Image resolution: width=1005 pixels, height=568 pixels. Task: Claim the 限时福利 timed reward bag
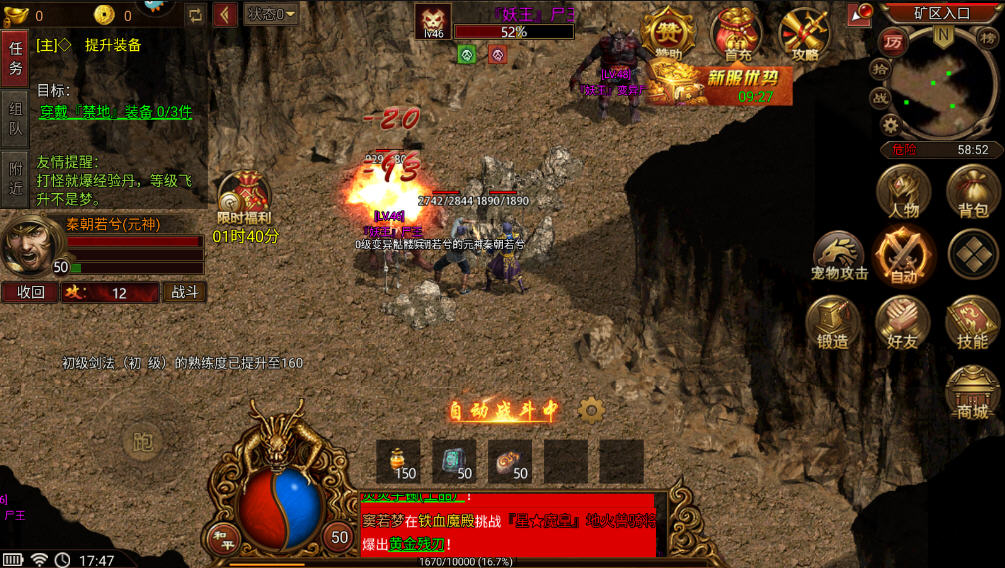243,197
